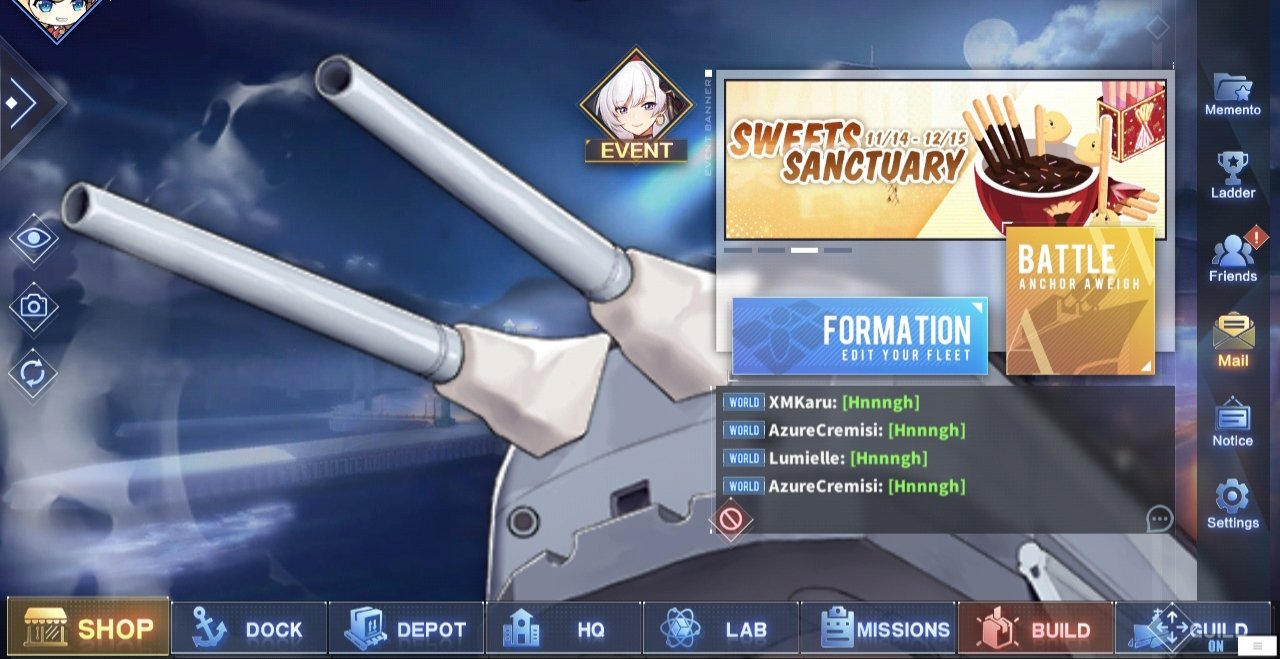
Task: Open the Build menu
Action: point(1035,629)
